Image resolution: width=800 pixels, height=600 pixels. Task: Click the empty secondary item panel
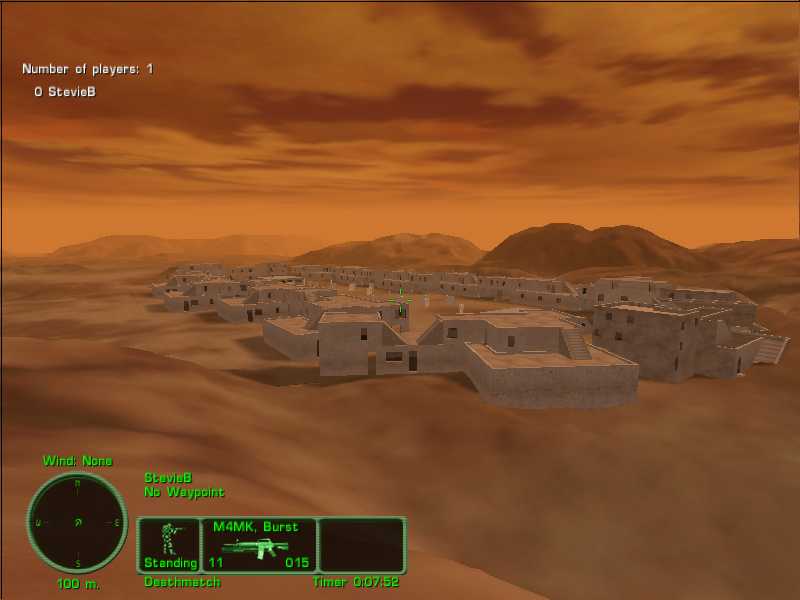(361, 545)
